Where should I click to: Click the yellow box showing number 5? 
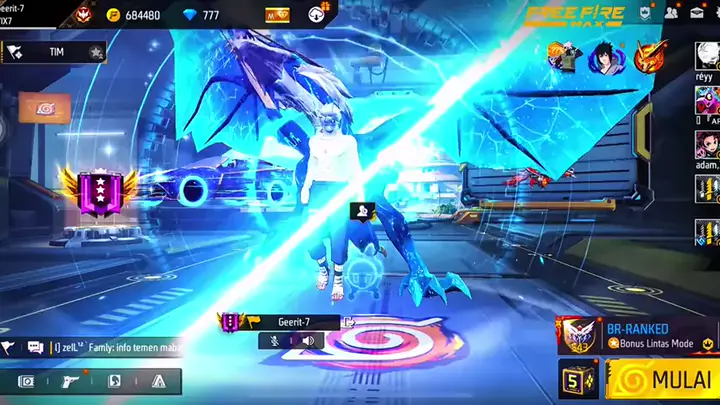(577, 380)
